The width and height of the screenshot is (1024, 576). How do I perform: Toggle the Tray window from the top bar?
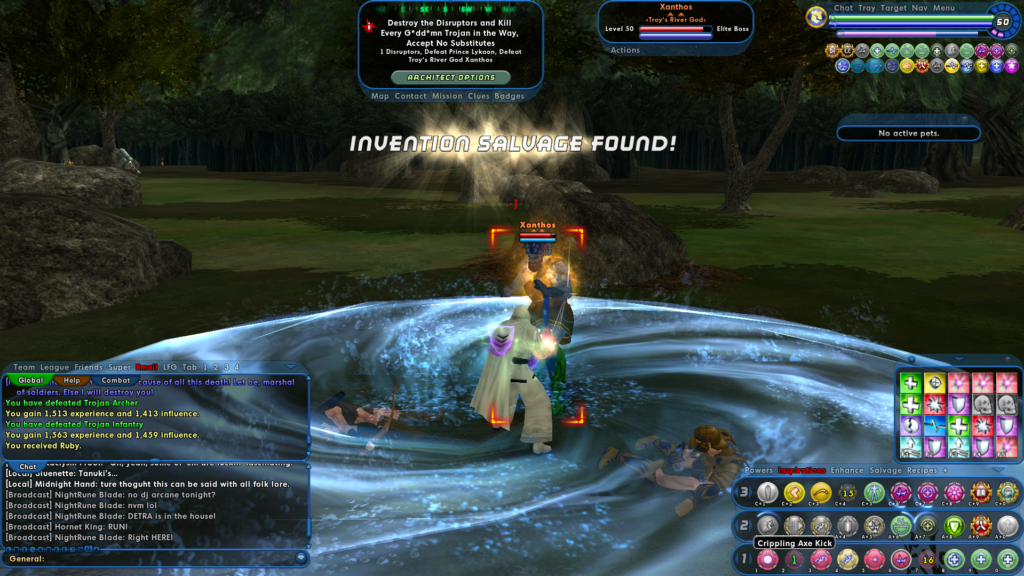pyautogui.click(x=866, y=8)
